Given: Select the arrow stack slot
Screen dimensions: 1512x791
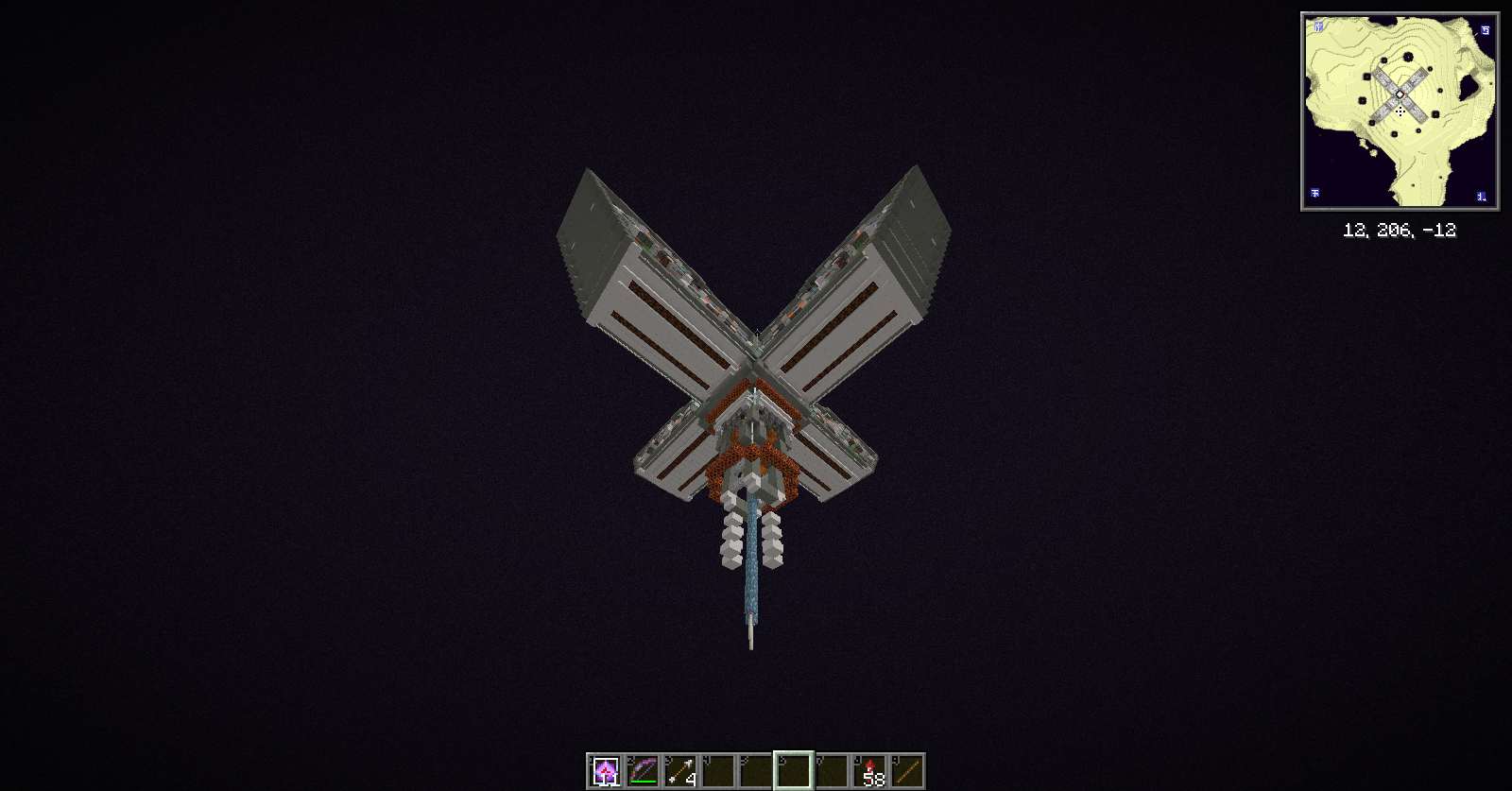Looking at the screenshot, I should pyautogui.click(x=680, y=771).
